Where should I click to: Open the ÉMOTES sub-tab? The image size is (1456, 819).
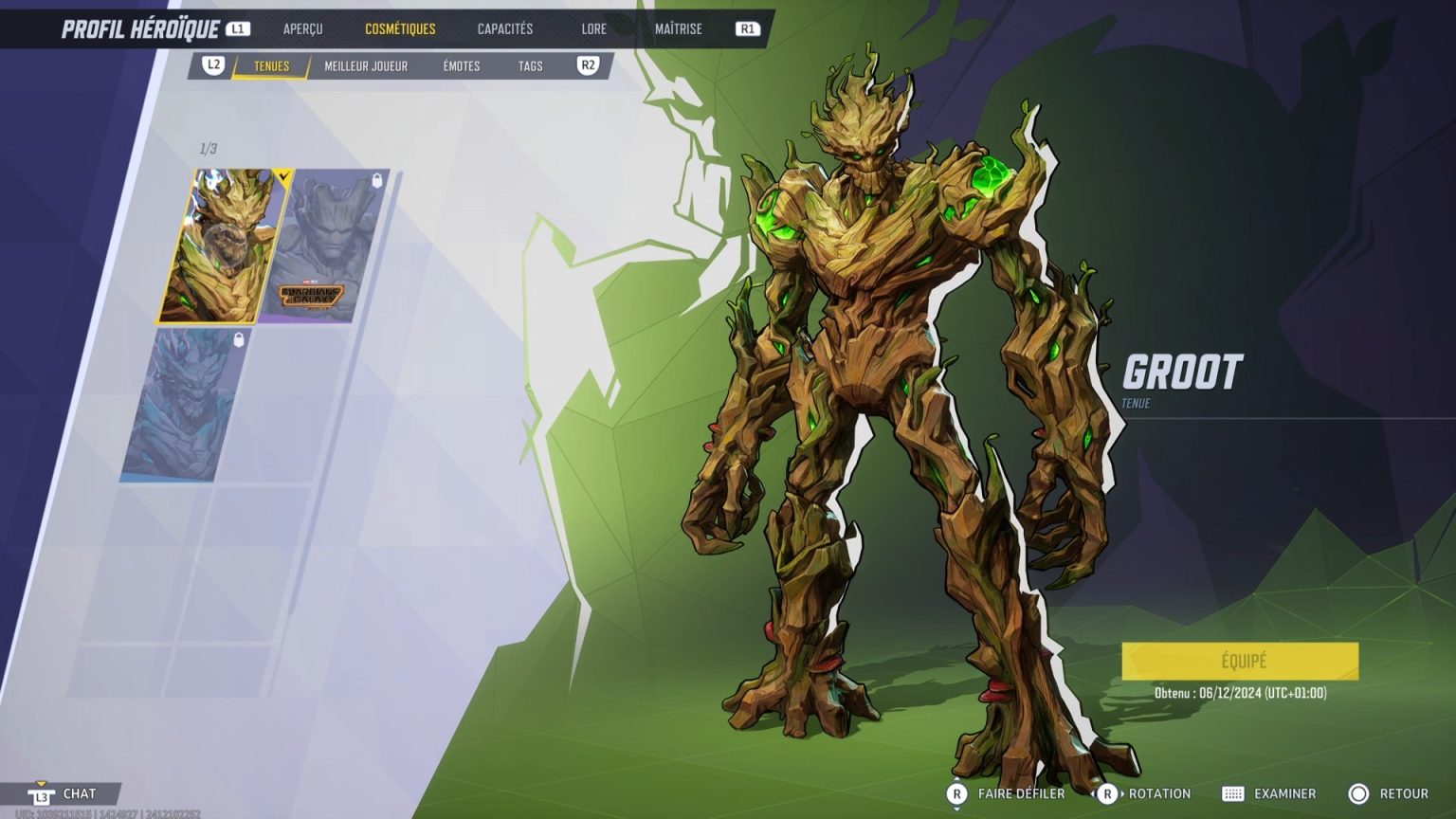click(461, 65)
